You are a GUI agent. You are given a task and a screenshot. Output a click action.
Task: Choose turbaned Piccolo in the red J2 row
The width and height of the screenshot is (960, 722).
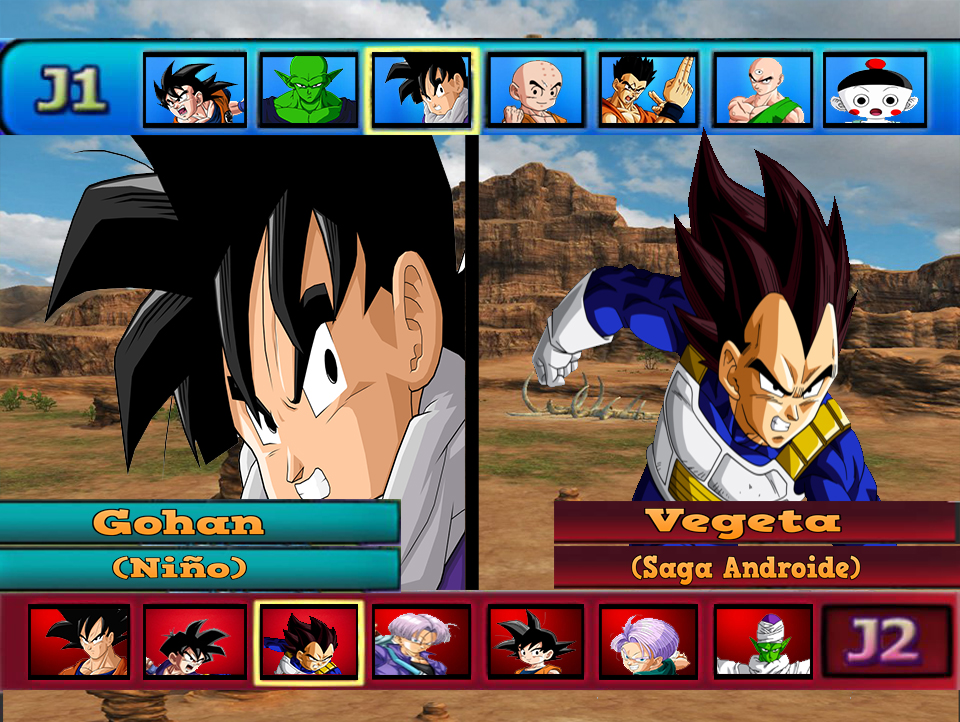763,641
